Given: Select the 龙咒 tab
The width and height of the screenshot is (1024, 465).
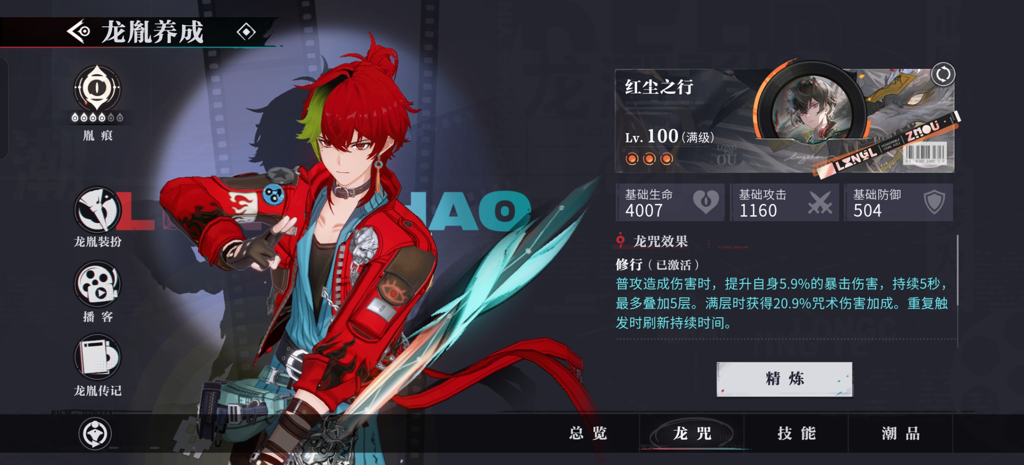Looking at the screenshot, I should pyautogui.click(x=692, y=433).
